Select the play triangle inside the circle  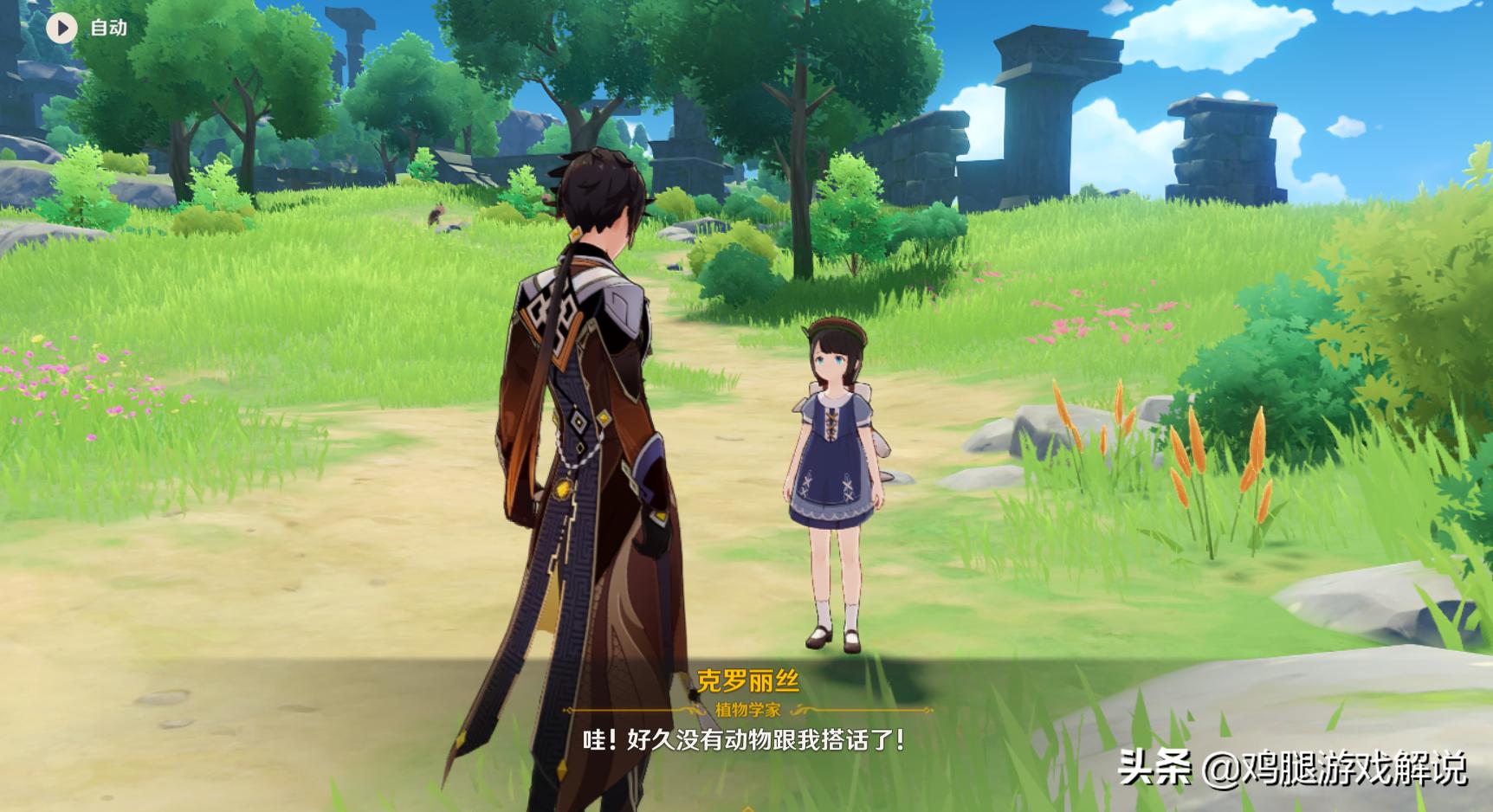click(61, 26)
